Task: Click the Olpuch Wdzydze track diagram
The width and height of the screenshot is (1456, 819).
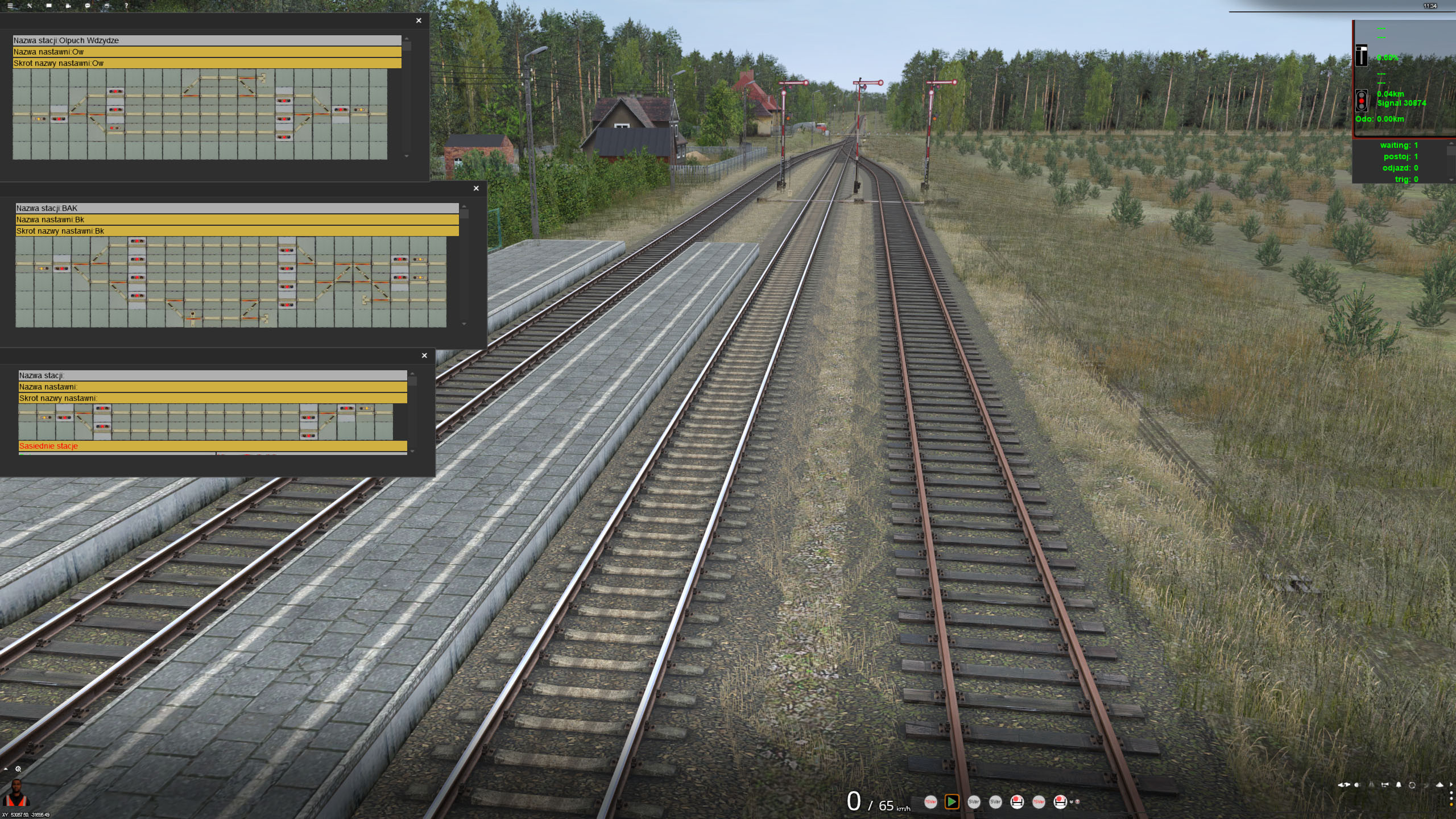Action: coord(200,114)
